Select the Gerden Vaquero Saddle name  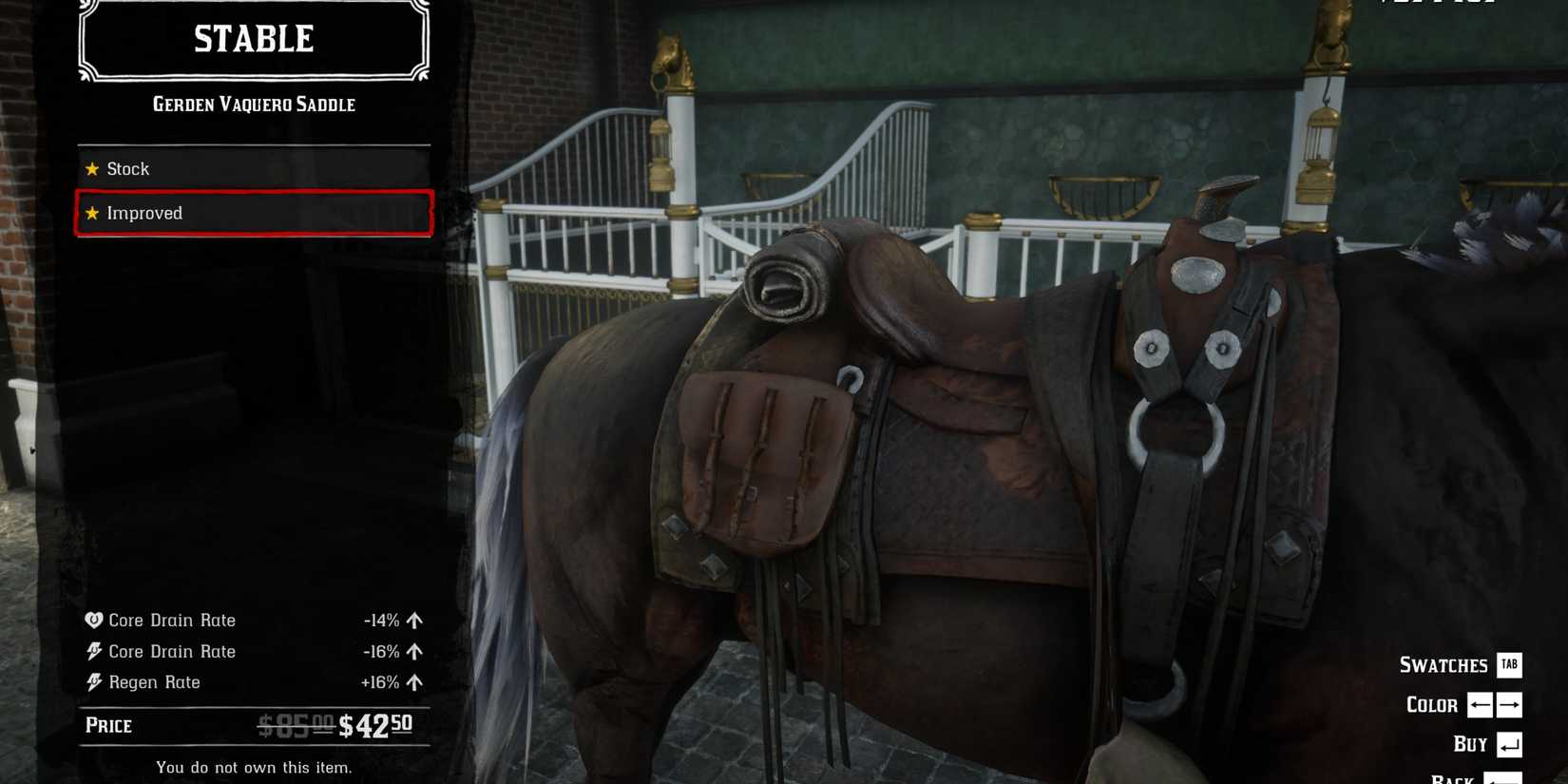tap(255, 105)
